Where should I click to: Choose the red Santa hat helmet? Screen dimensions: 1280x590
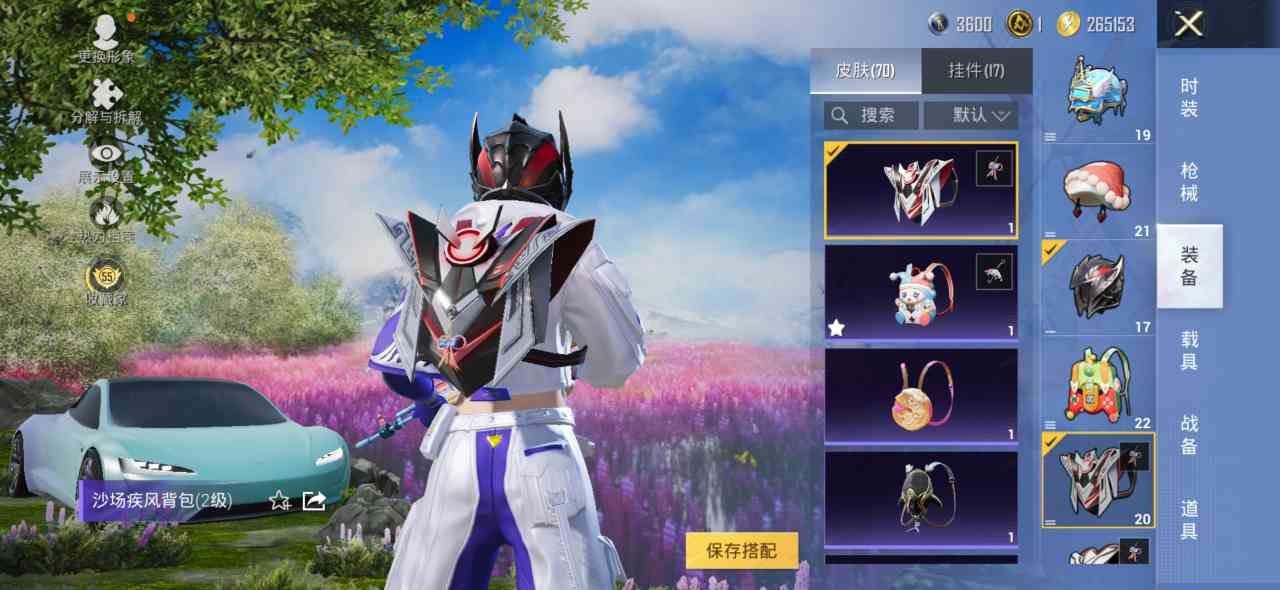(1097, 190)
